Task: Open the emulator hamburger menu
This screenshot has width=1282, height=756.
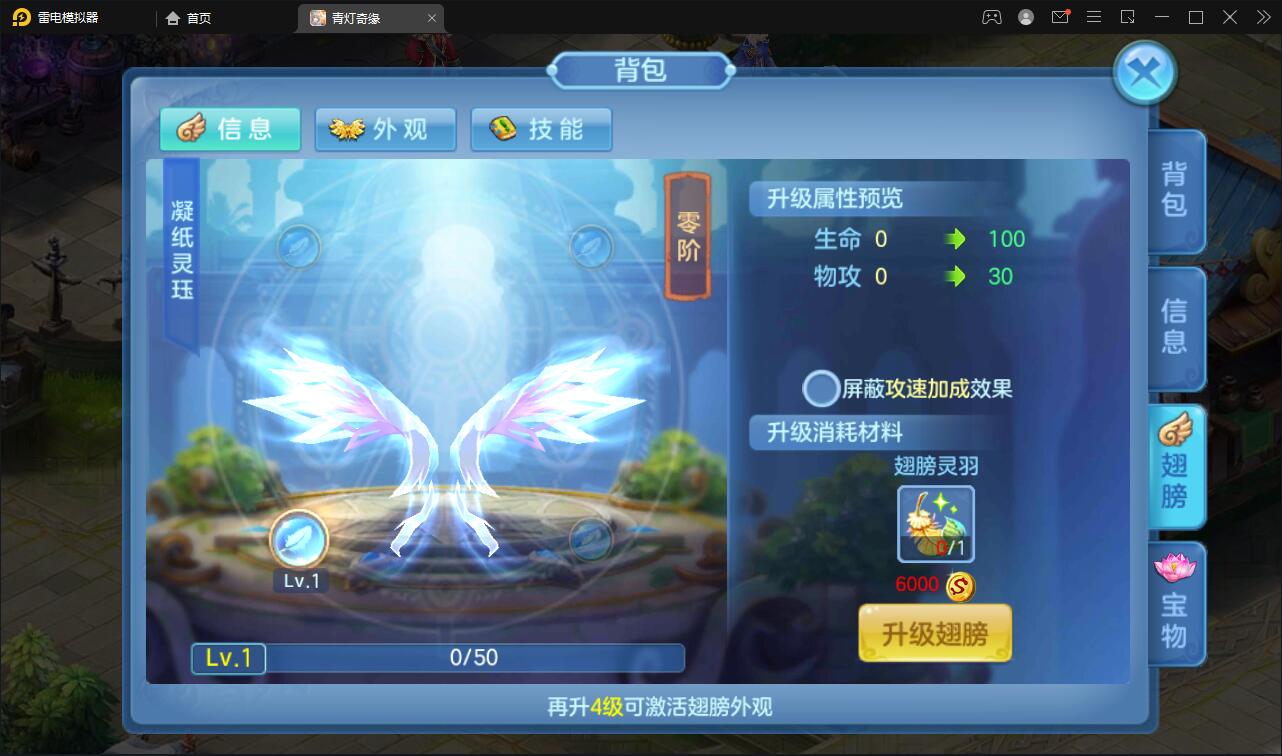Action: click(x=1094, y=17)
